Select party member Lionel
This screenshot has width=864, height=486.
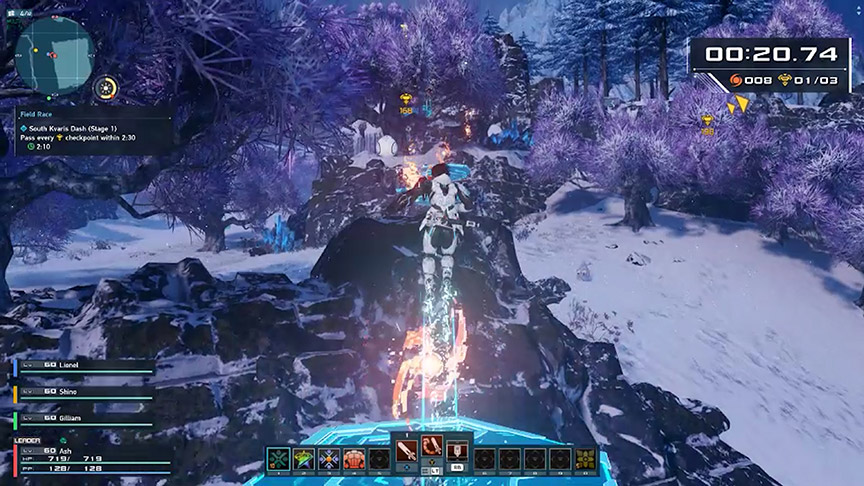(x=85, y=366)
